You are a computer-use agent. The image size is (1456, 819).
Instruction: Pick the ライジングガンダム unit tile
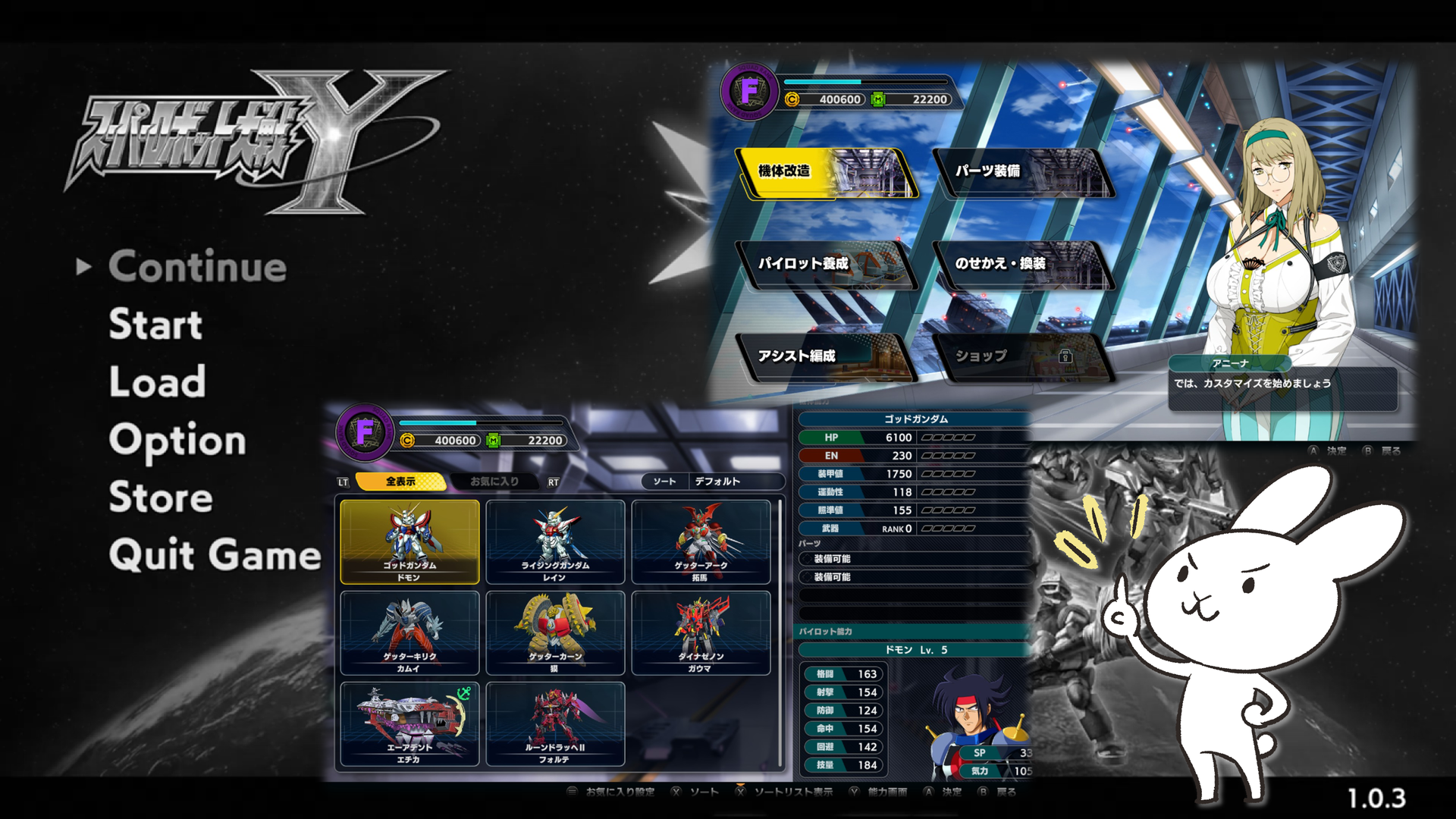click(x=555, y=541)
